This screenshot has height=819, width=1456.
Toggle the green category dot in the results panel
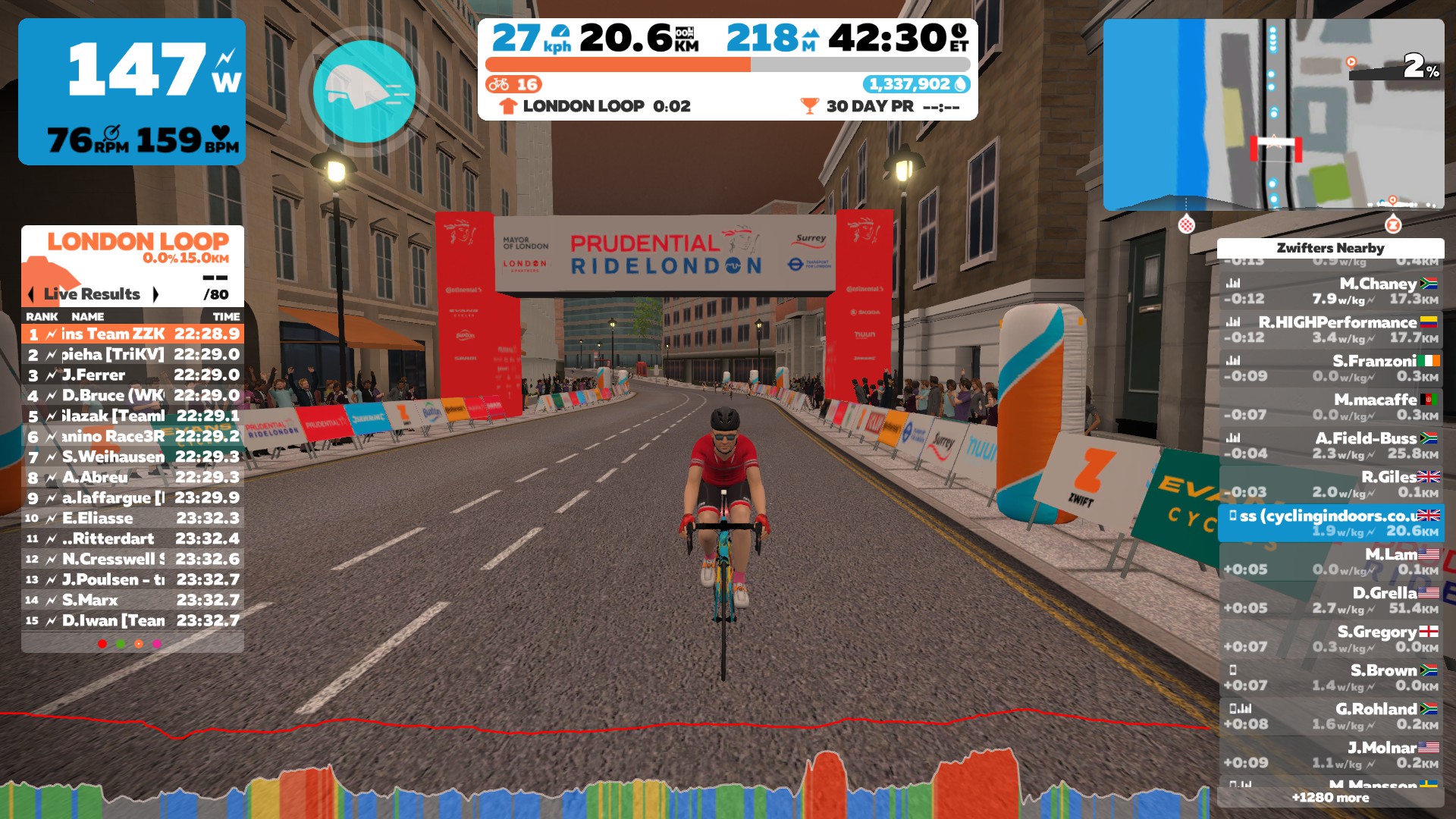[120, 644]
